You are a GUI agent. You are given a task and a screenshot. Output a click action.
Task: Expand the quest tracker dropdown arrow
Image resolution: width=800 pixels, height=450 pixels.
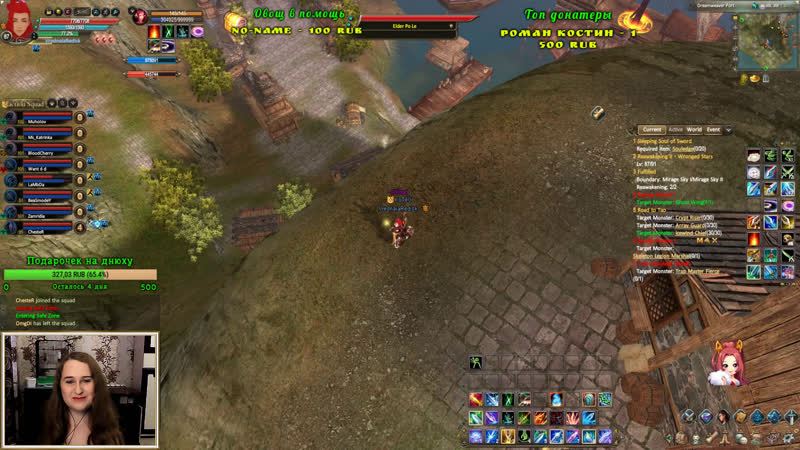click(729, 130)
